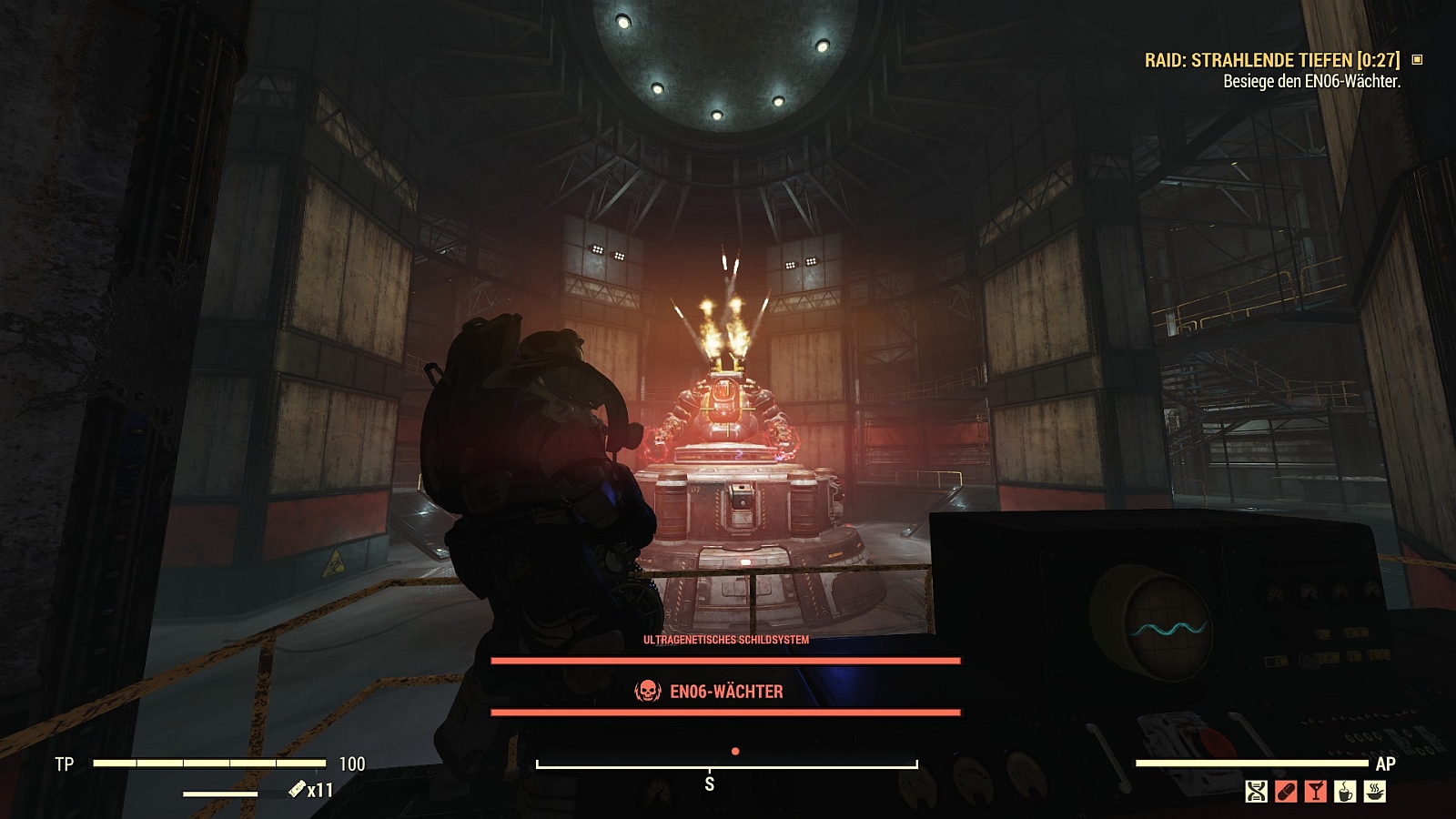Click the stimpak count icon
The image size is (1456, 819).
[x=298, y=790]
